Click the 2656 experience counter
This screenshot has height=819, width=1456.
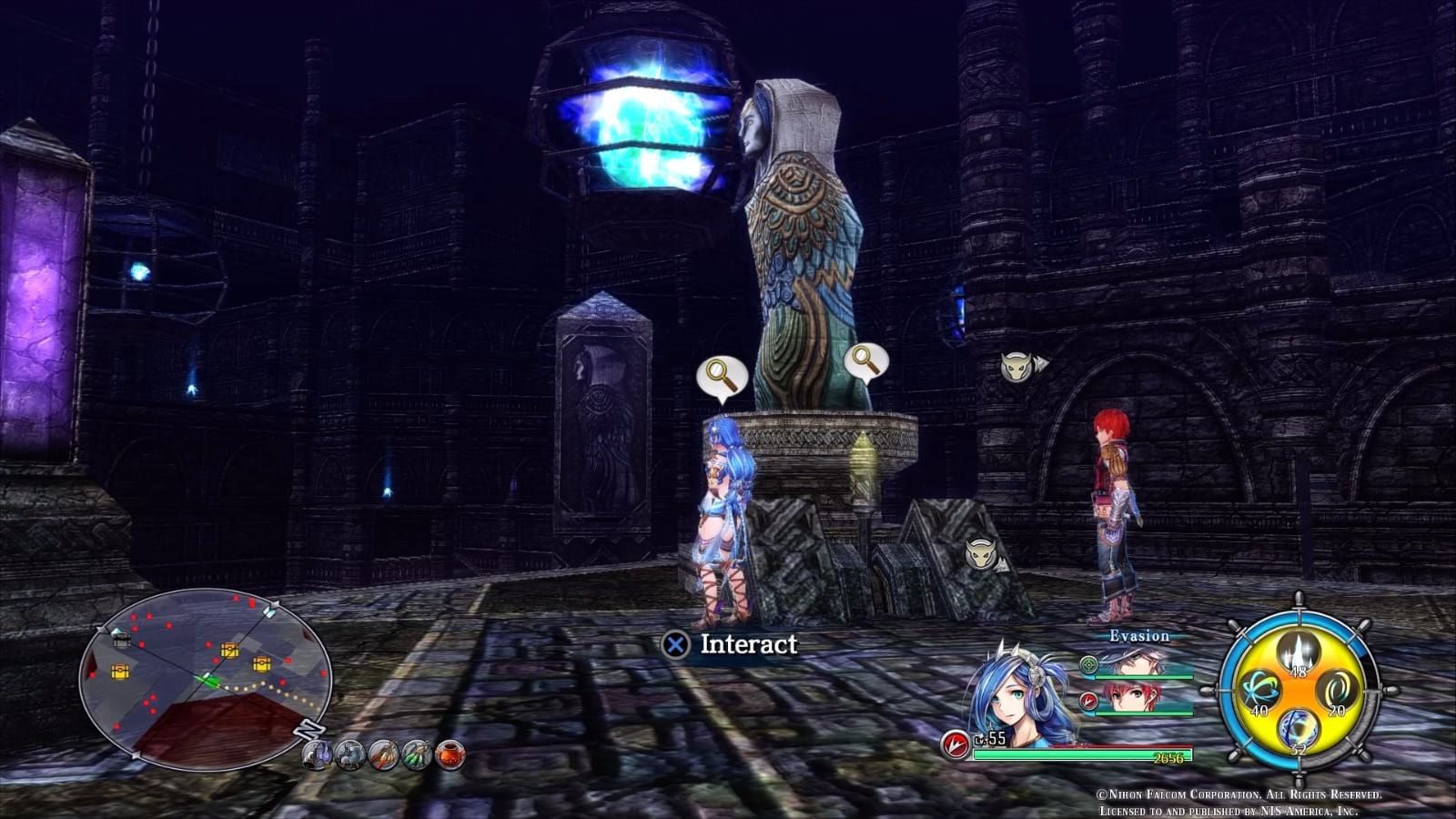point(1168,758)
